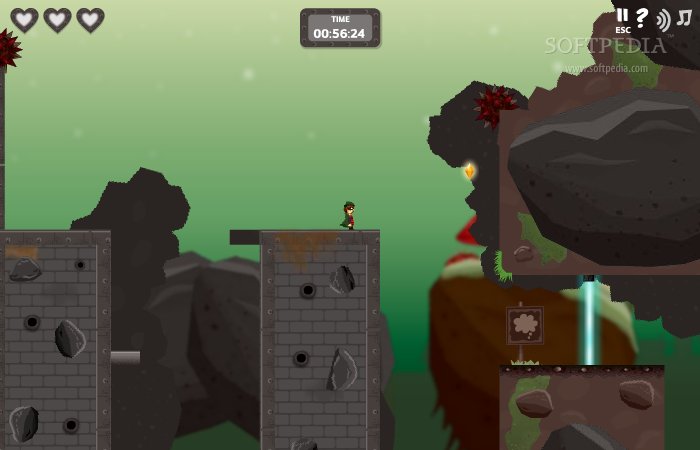
Task: Toggle sound effects with the speaker icon
Action: (663, 19)
